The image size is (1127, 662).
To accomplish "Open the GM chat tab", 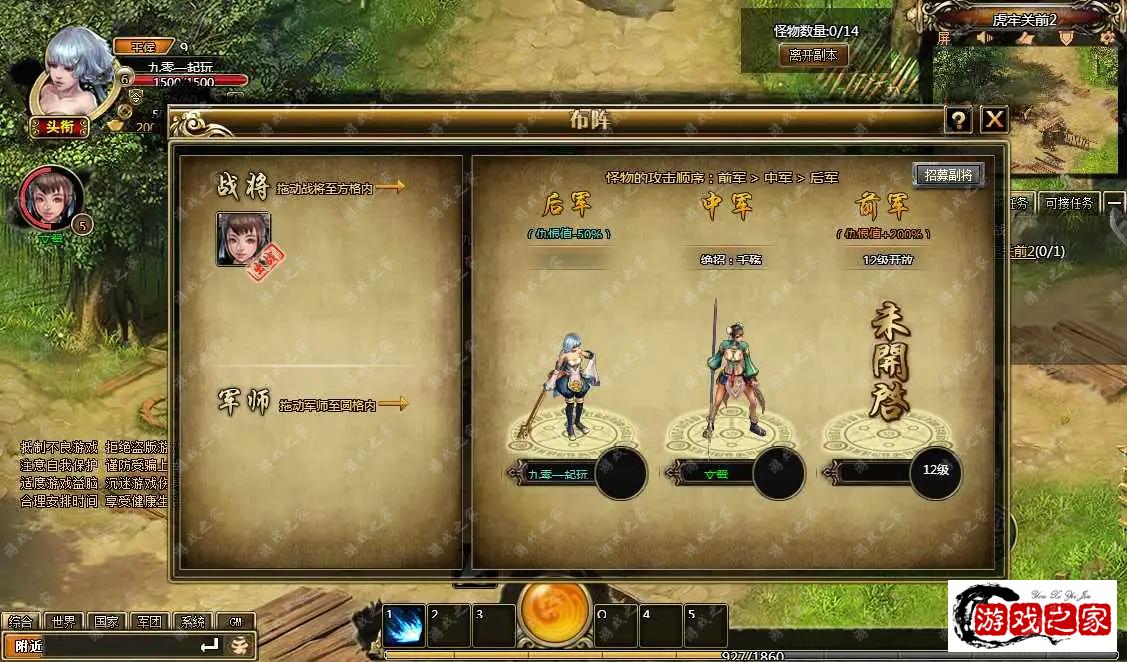I will 235,621.
